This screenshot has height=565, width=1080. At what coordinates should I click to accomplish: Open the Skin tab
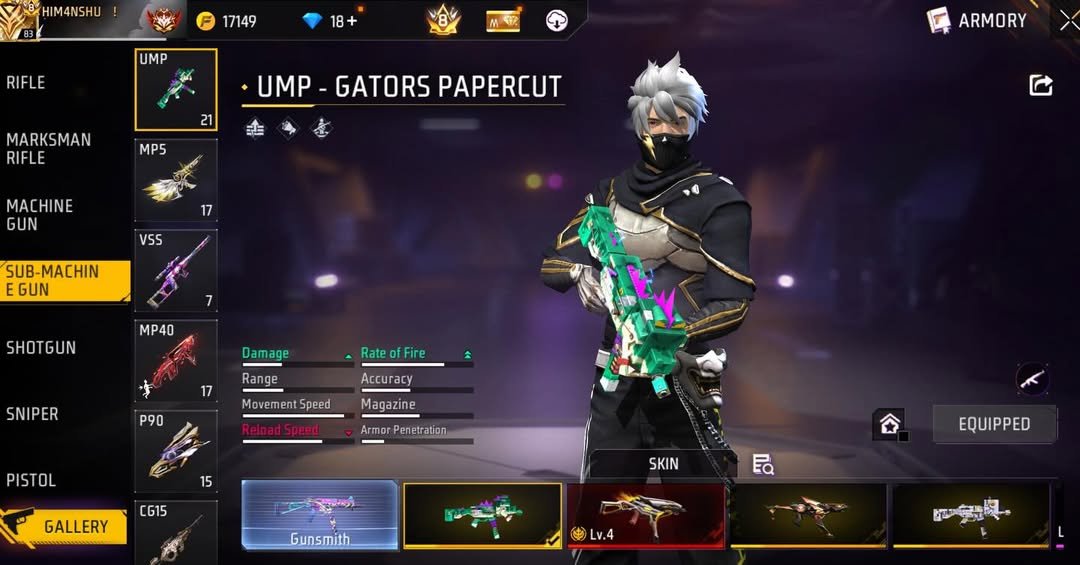(663, 463)
